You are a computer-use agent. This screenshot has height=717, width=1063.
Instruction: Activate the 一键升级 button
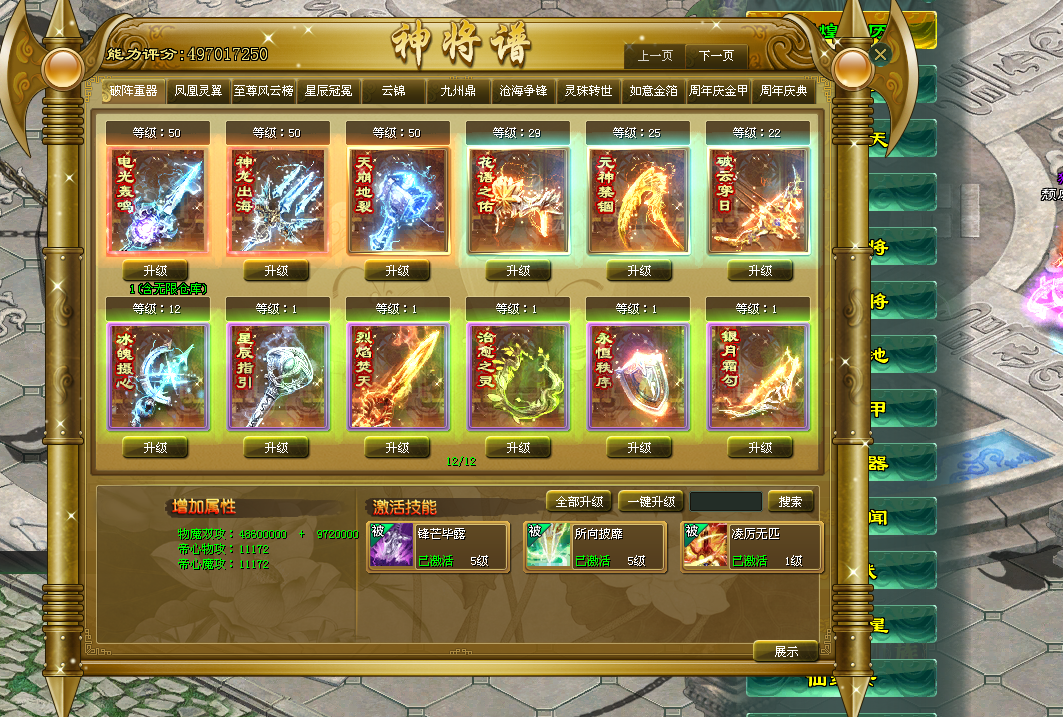651,502
